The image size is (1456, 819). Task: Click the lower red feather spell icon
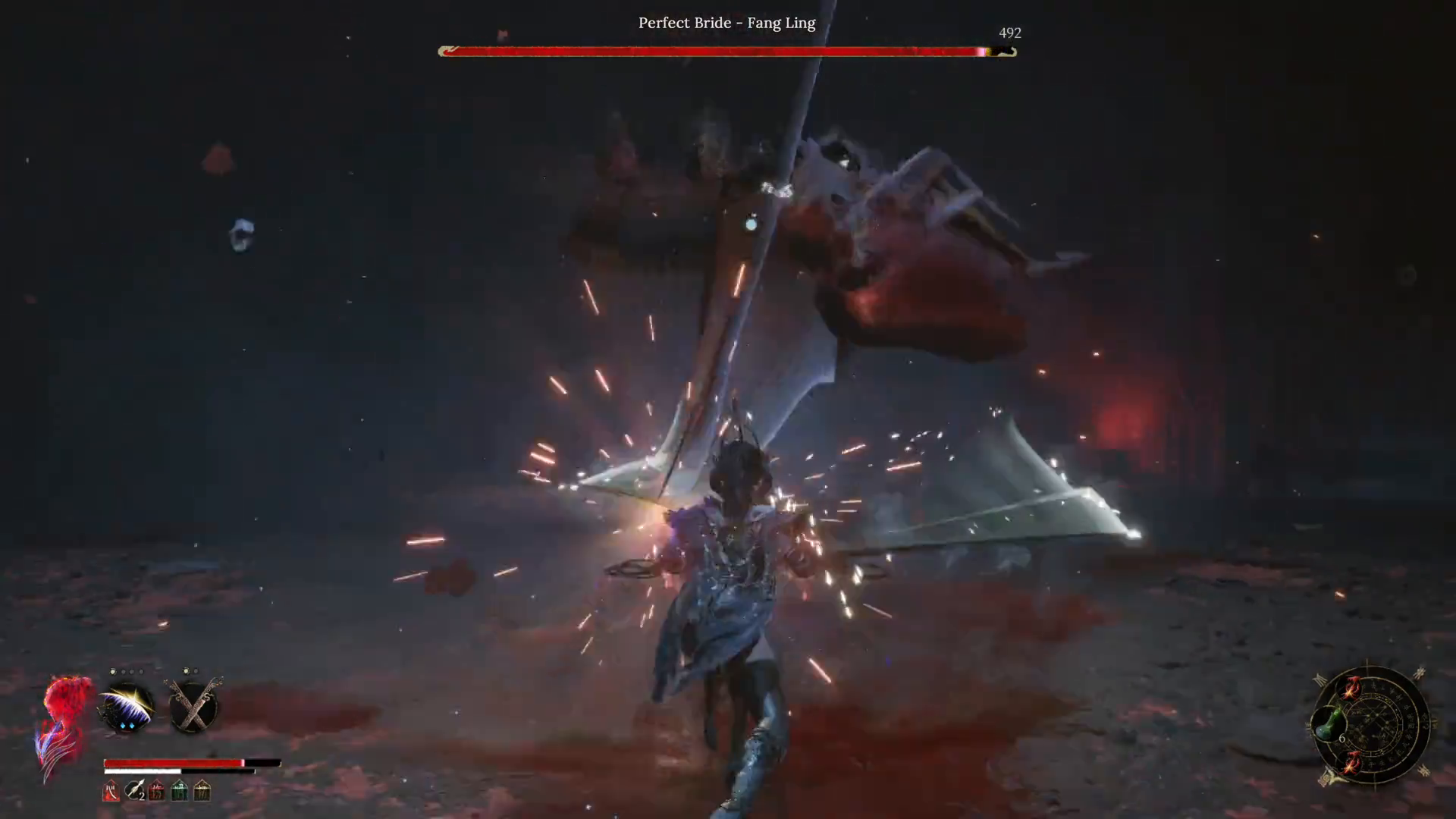point(1353,764)
